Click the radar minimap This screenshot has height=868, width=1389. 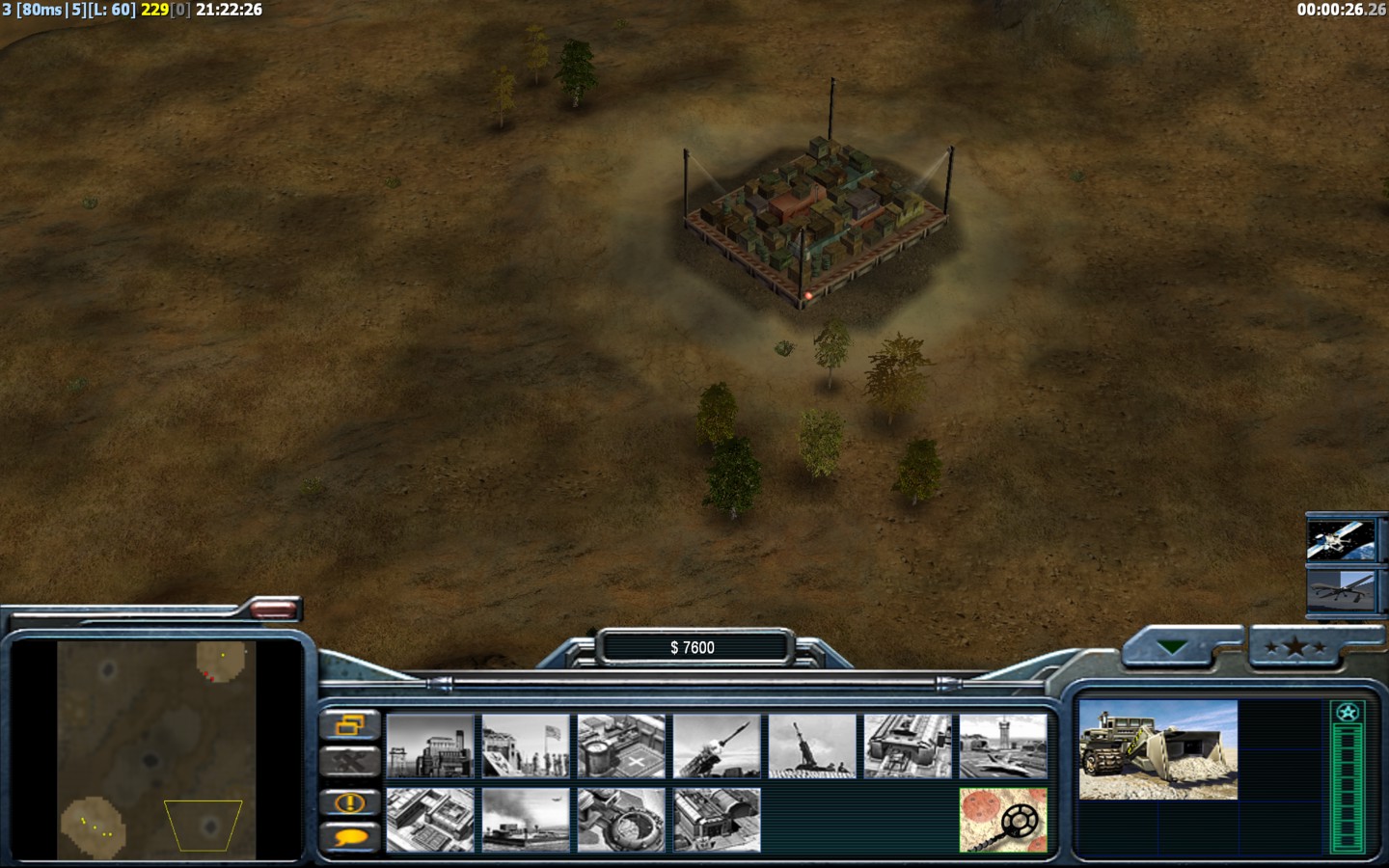pyautogui.click(x=156, y=750)
